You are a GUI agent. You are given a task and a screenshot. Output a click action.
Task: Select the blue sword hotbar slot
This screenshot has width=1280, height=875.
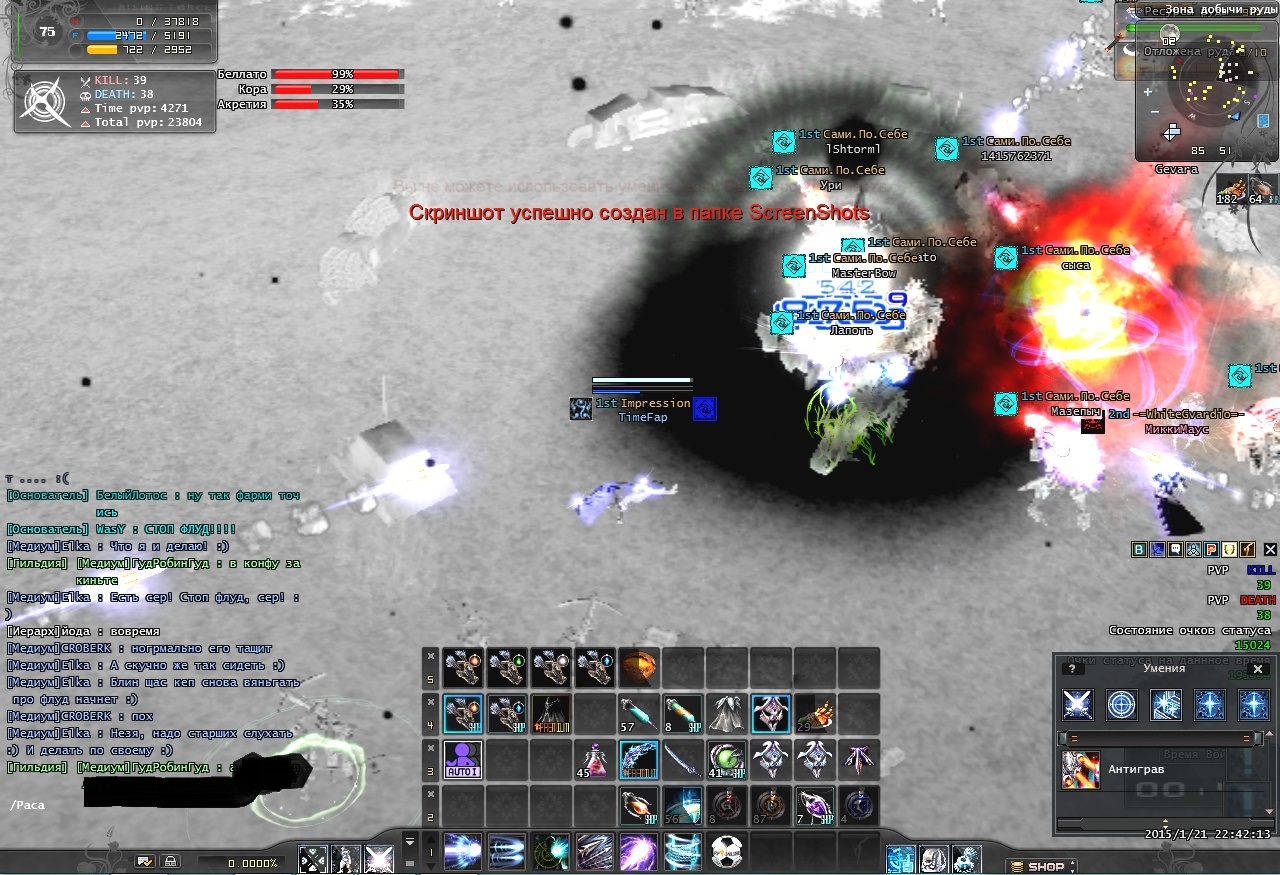pyautogui.click(x=682, y=760)
